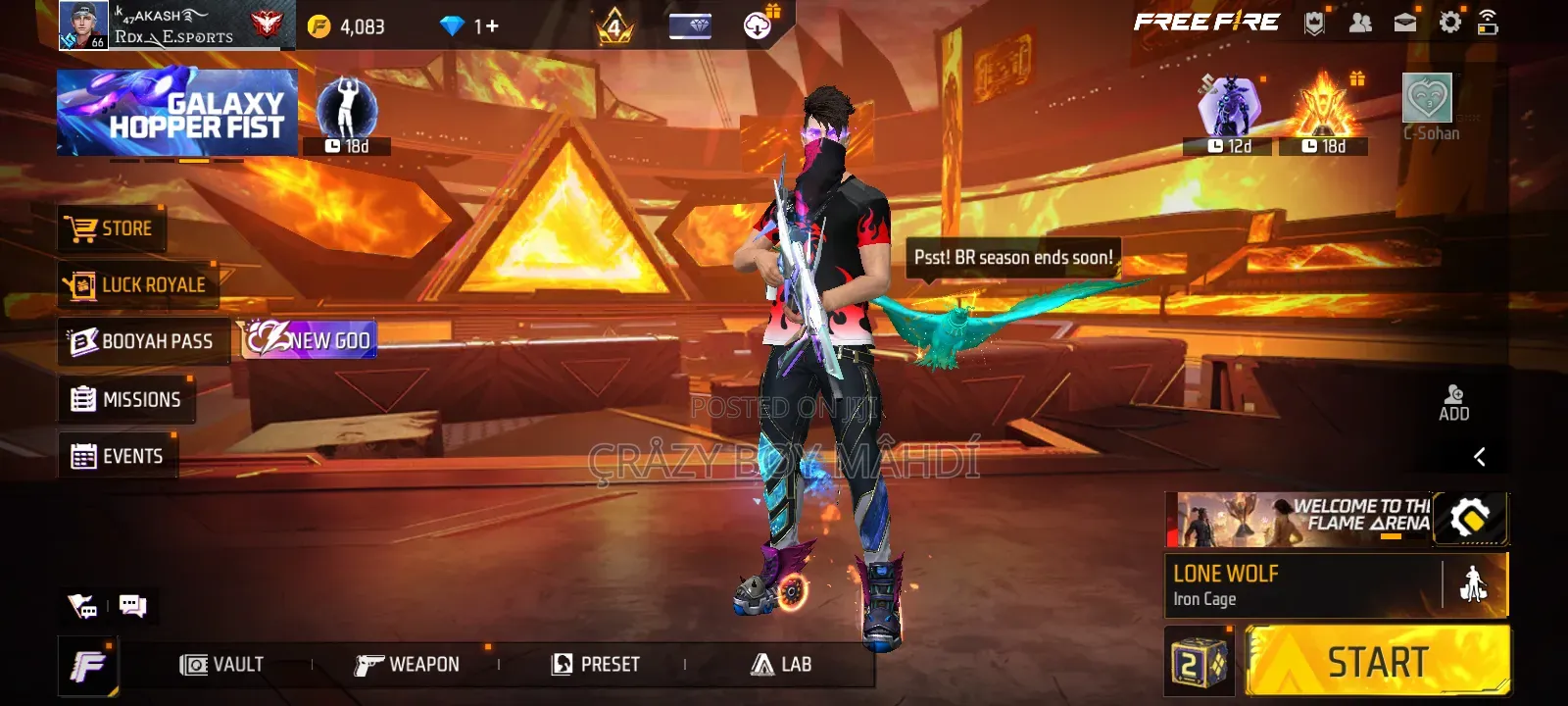1568x706 pixels.
Task: Change the Lone Wolf game mode
Action: (x=1303, y=585)
